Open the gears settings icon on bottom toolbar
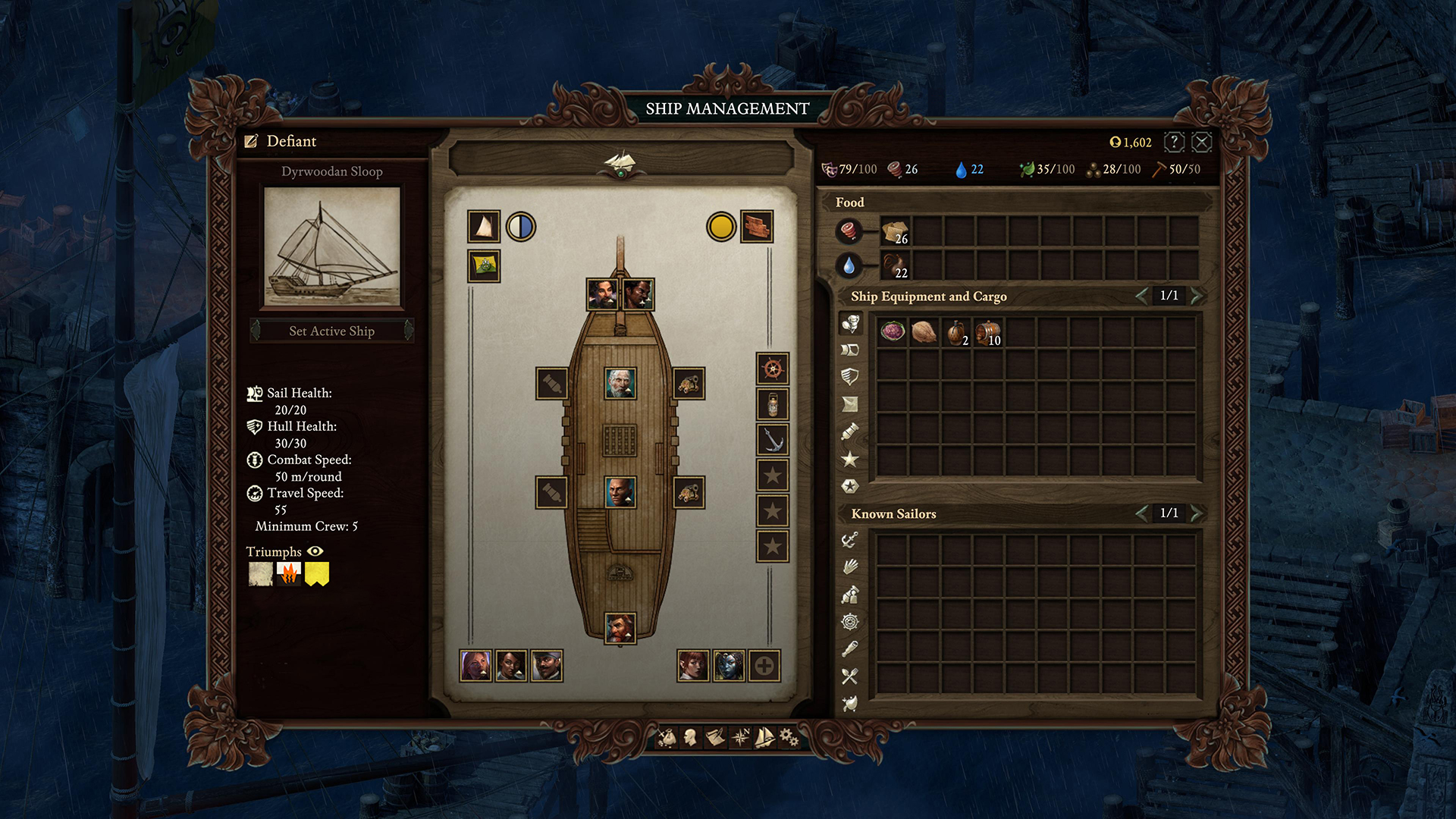The width and height of the screenshot is (1456, 819). click(789, 736)
